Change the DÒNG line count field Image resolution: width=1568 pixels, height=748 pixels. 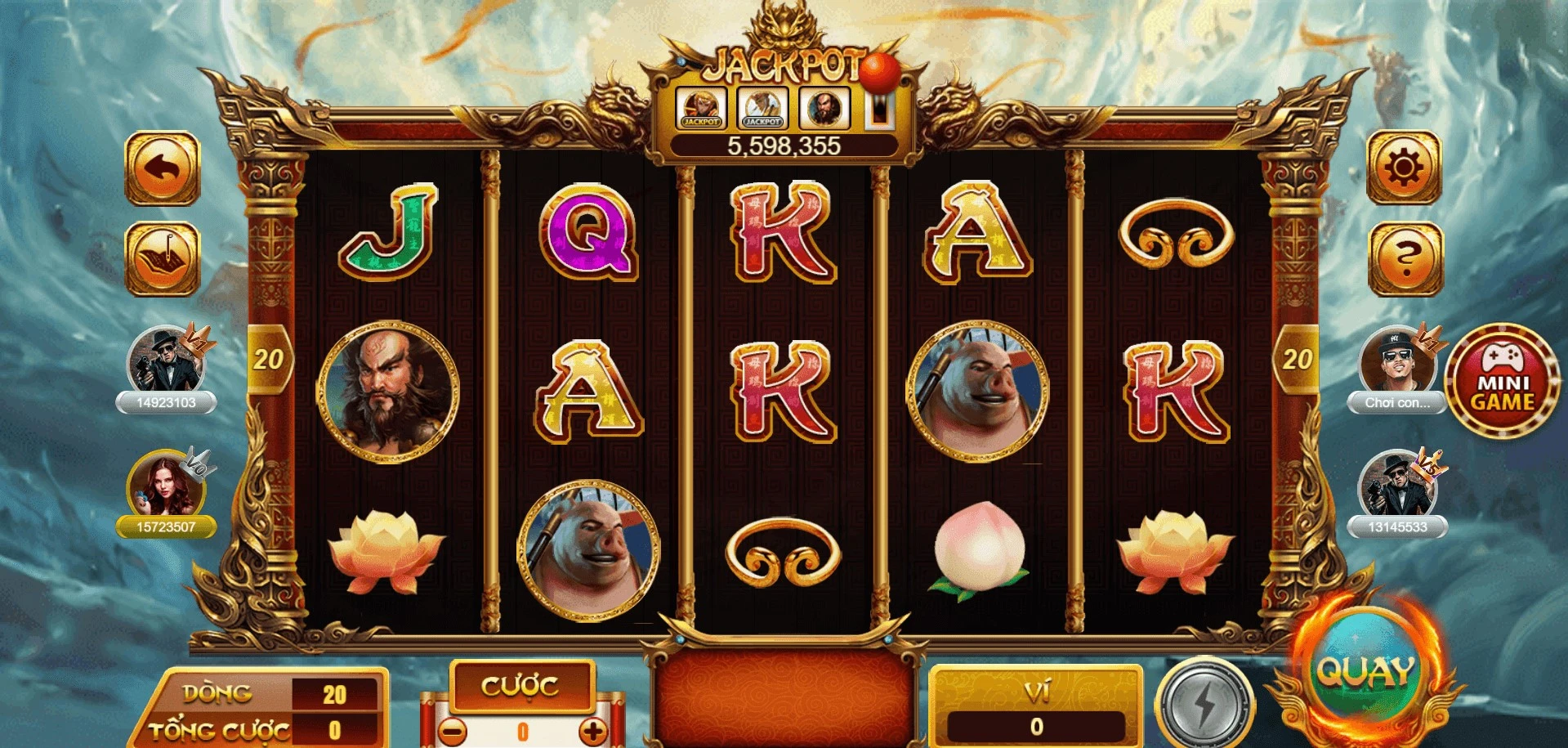[334, 695]
